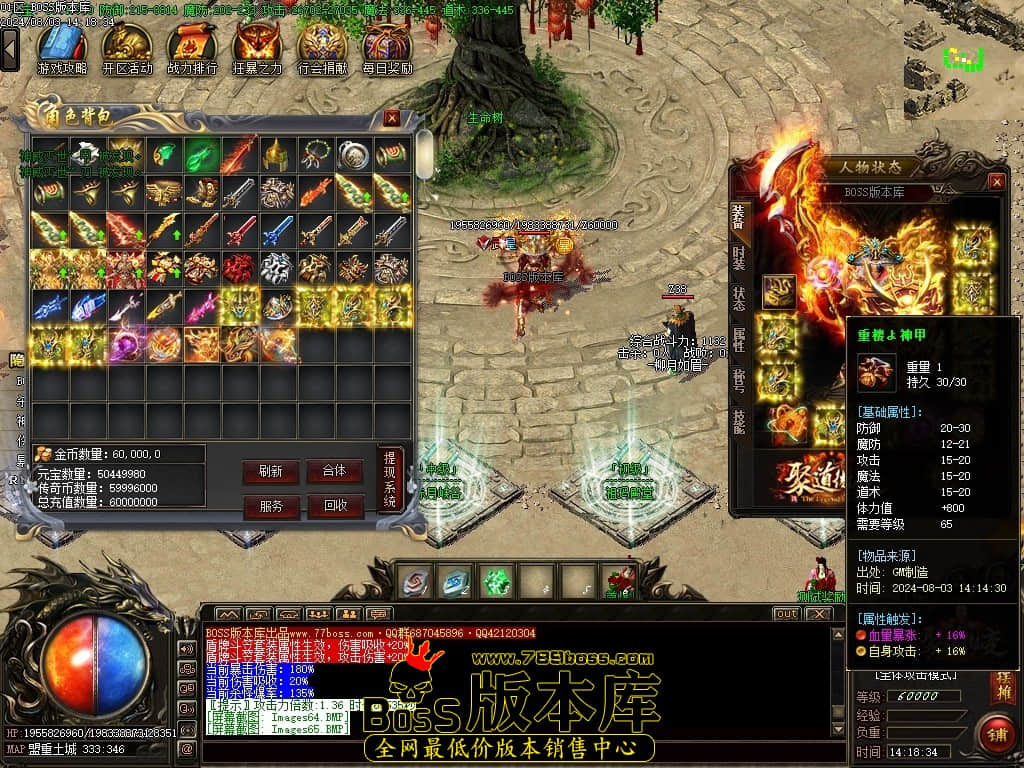Show the 战力排行 power ranking
Screen dimensions: 1024x768
(x=192, y=47)
